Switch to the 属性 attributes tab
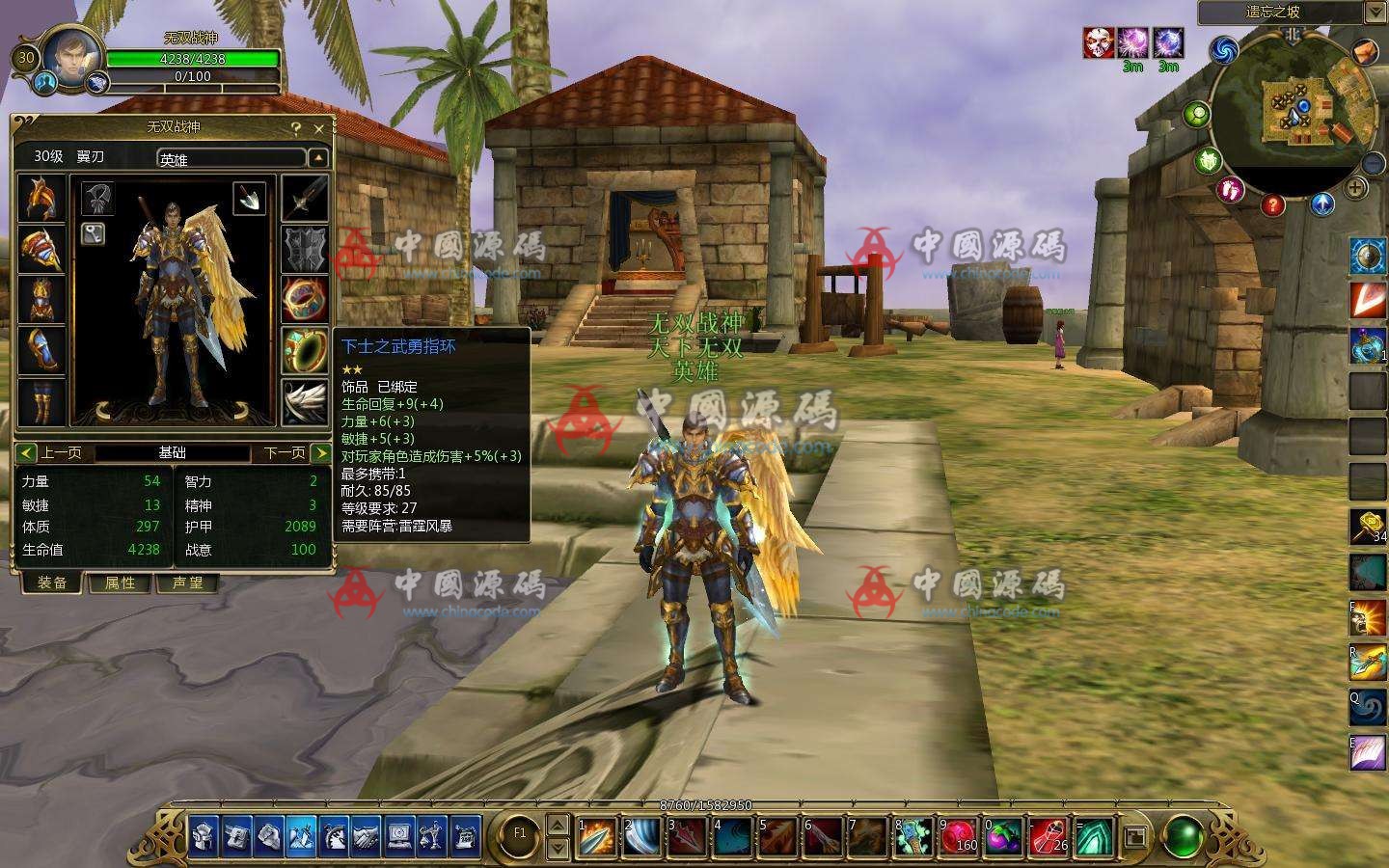 click(x=120, y=583)
